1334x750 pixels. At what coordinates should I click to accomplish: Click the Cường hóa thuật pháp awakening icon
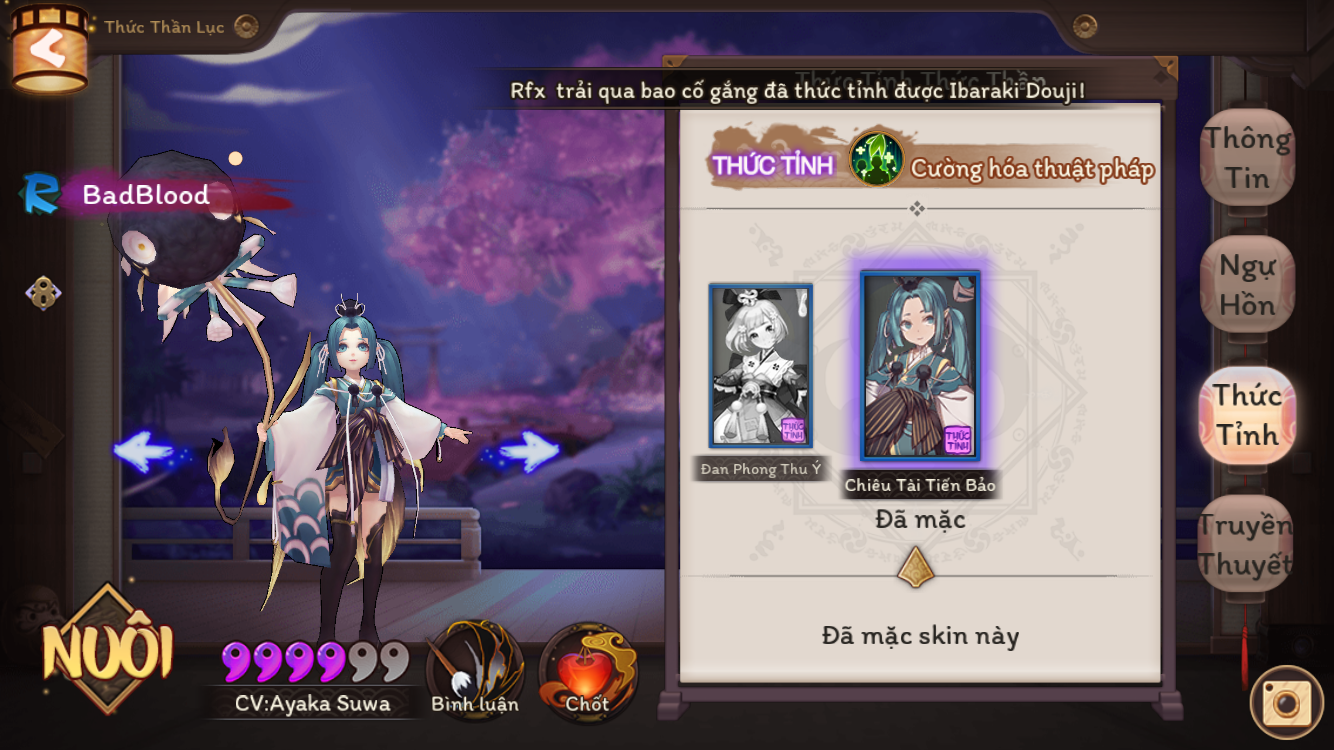click(876, 160)
